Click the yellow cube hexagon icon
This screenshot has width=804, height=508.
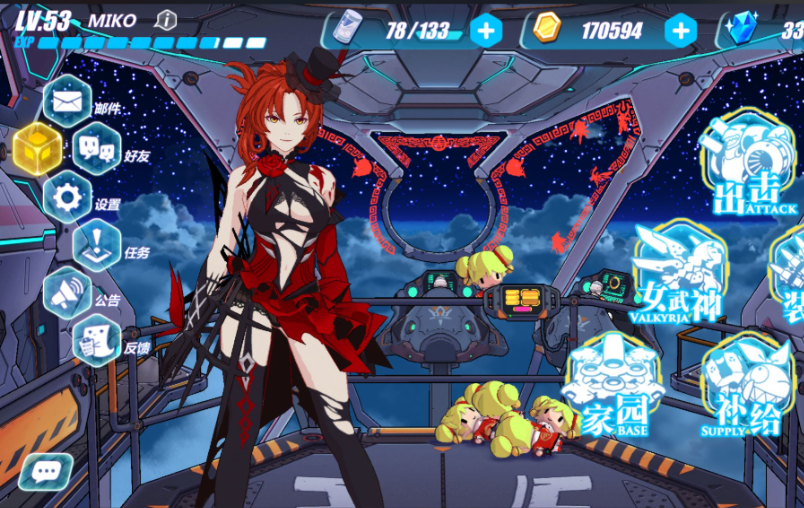38,149
